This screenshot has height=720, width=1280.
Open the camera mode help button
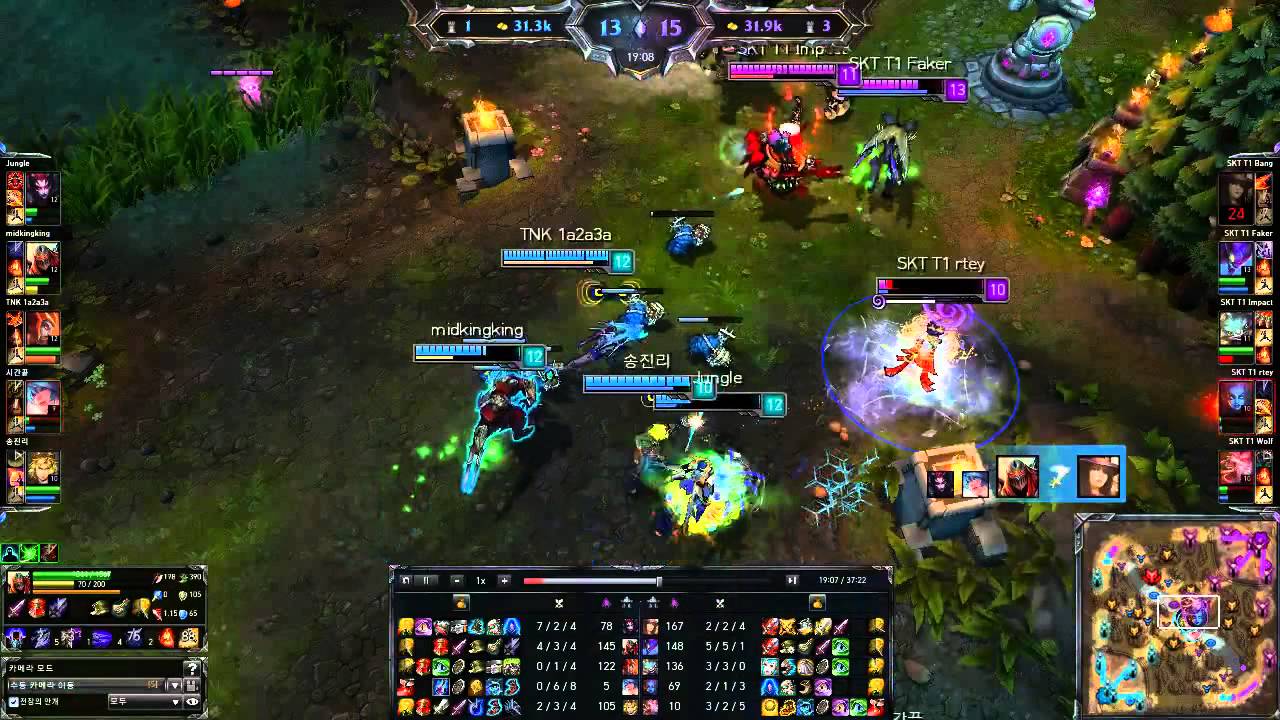pos(192,668)
